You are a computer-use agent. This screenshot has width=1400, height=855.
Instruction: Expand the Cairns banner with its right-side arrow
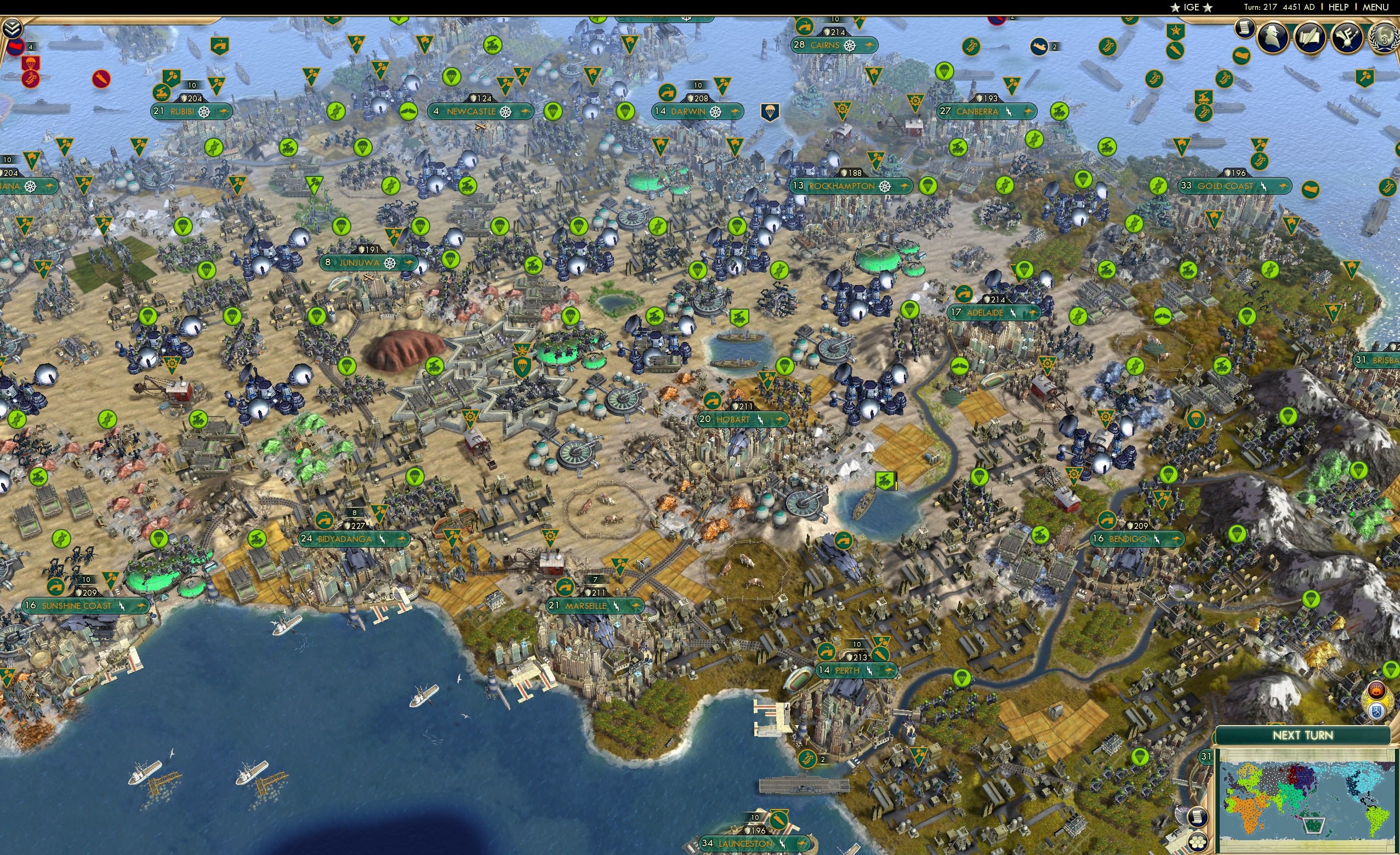(872, 45)
